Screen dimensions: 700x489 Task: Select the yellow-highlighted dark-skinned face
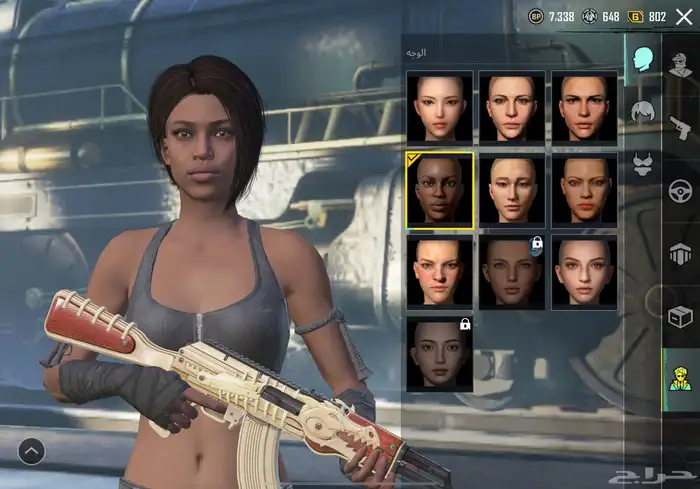(x=439, y=191)
